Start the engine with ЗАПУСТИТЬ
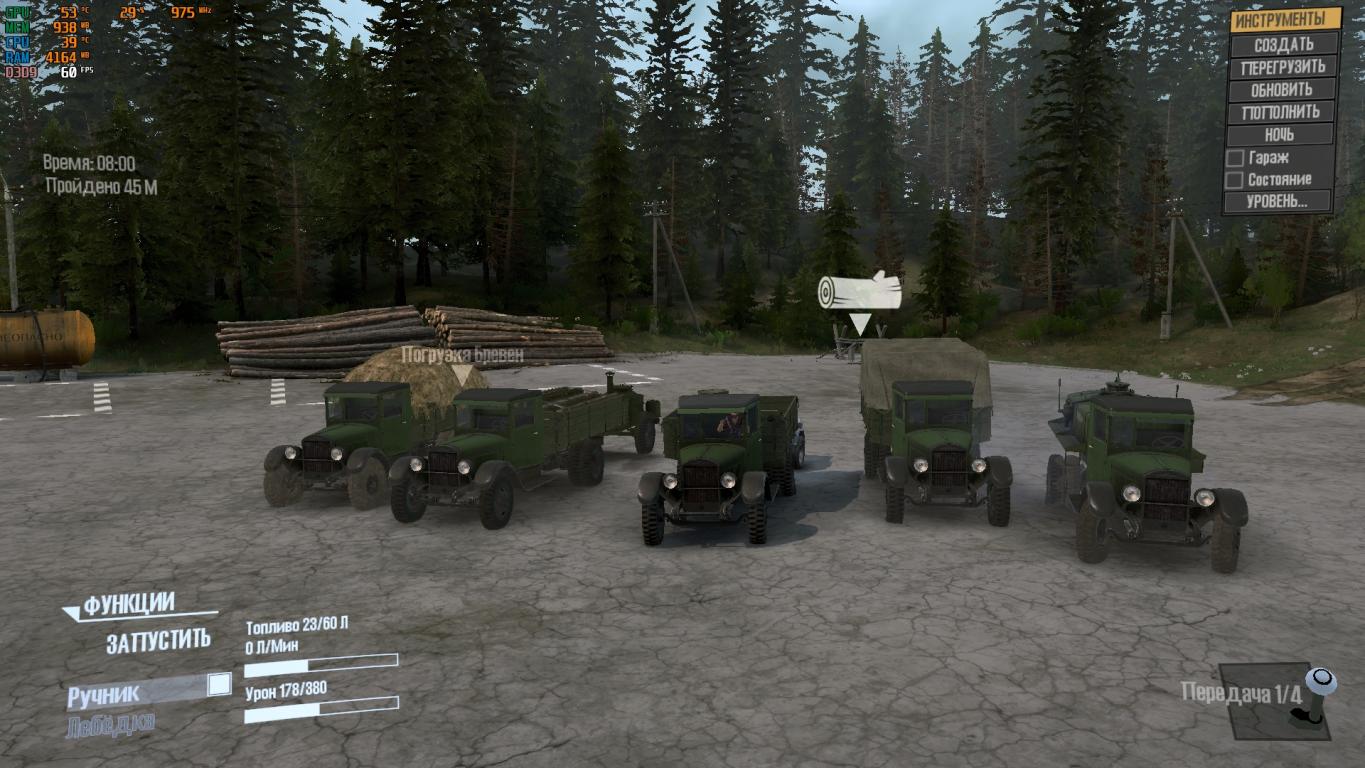The width and height of the screenshot is (1365, 768). [158, 641]
